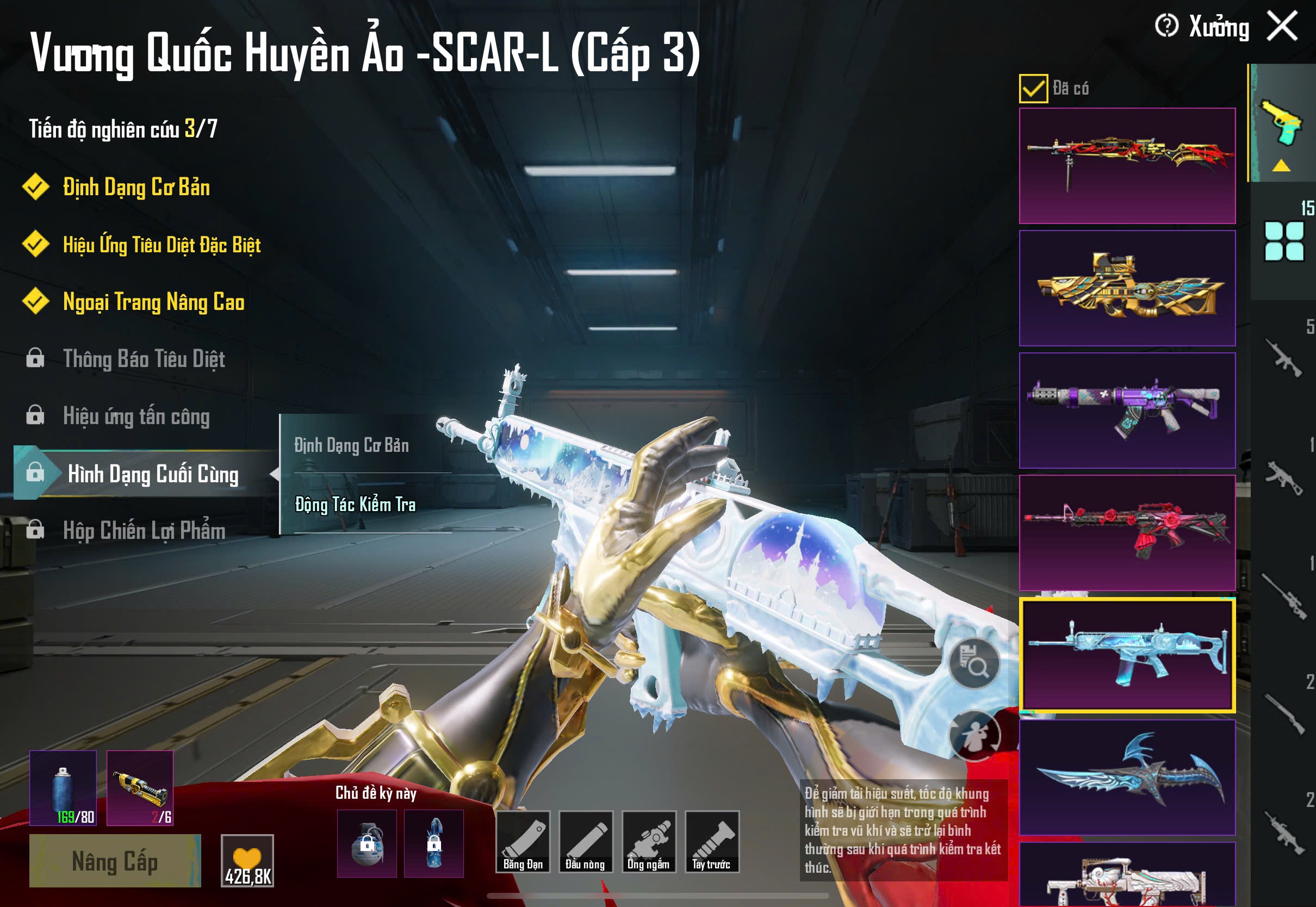Viewport: 1316px width, 907px height.
Task: Select the red rose rifle skin thumbnail
Action: [1127, 532]
